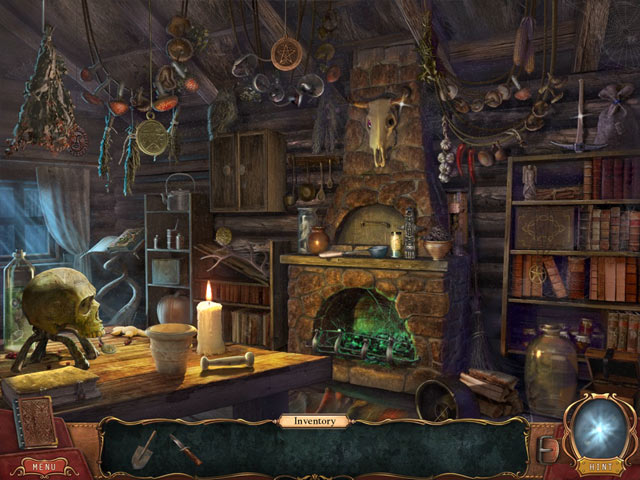This screenshot has width=640, height=480.
Task: Pick the knife from the inventory
Action: (x=186, y=448)
